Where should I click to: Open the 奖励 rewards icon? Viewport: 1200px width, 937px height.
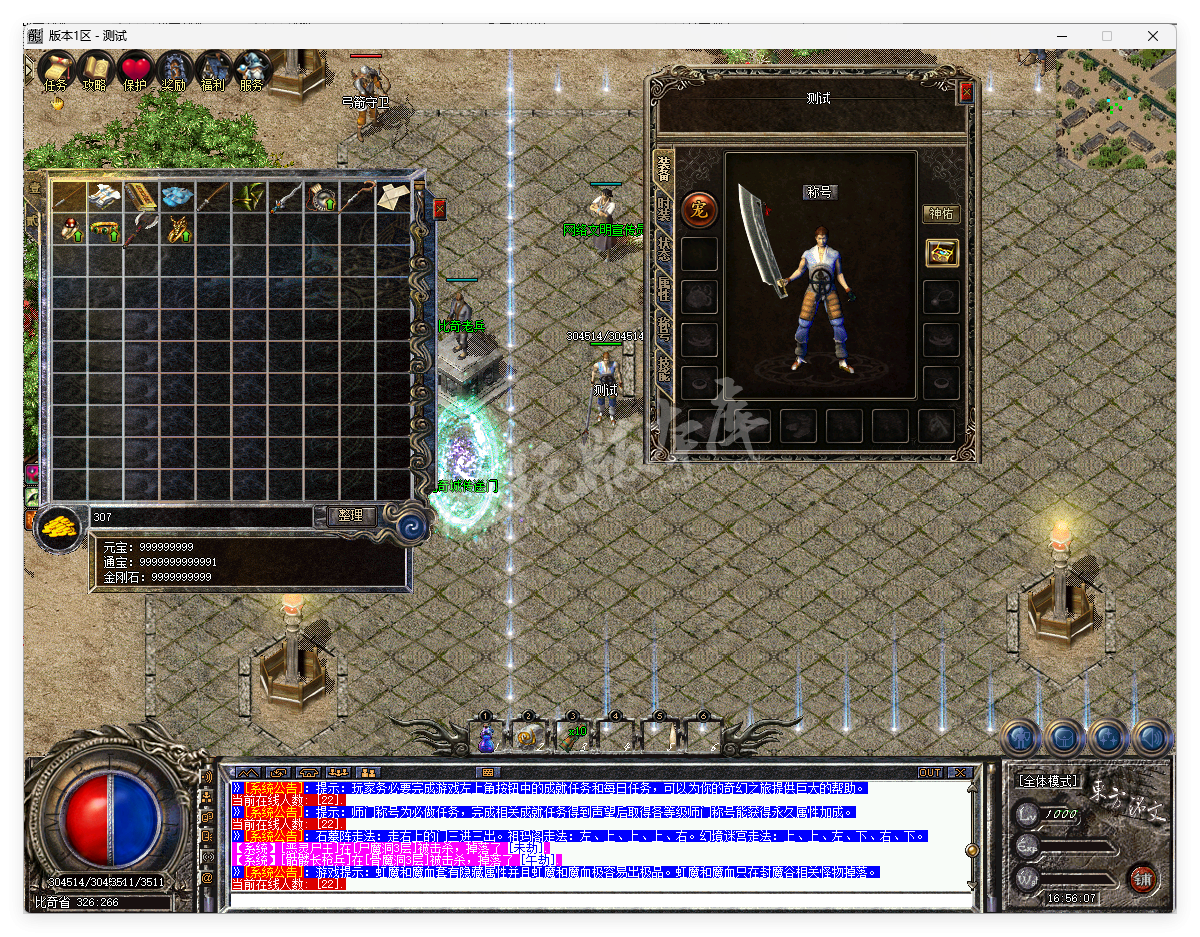[x=174, y=70]
